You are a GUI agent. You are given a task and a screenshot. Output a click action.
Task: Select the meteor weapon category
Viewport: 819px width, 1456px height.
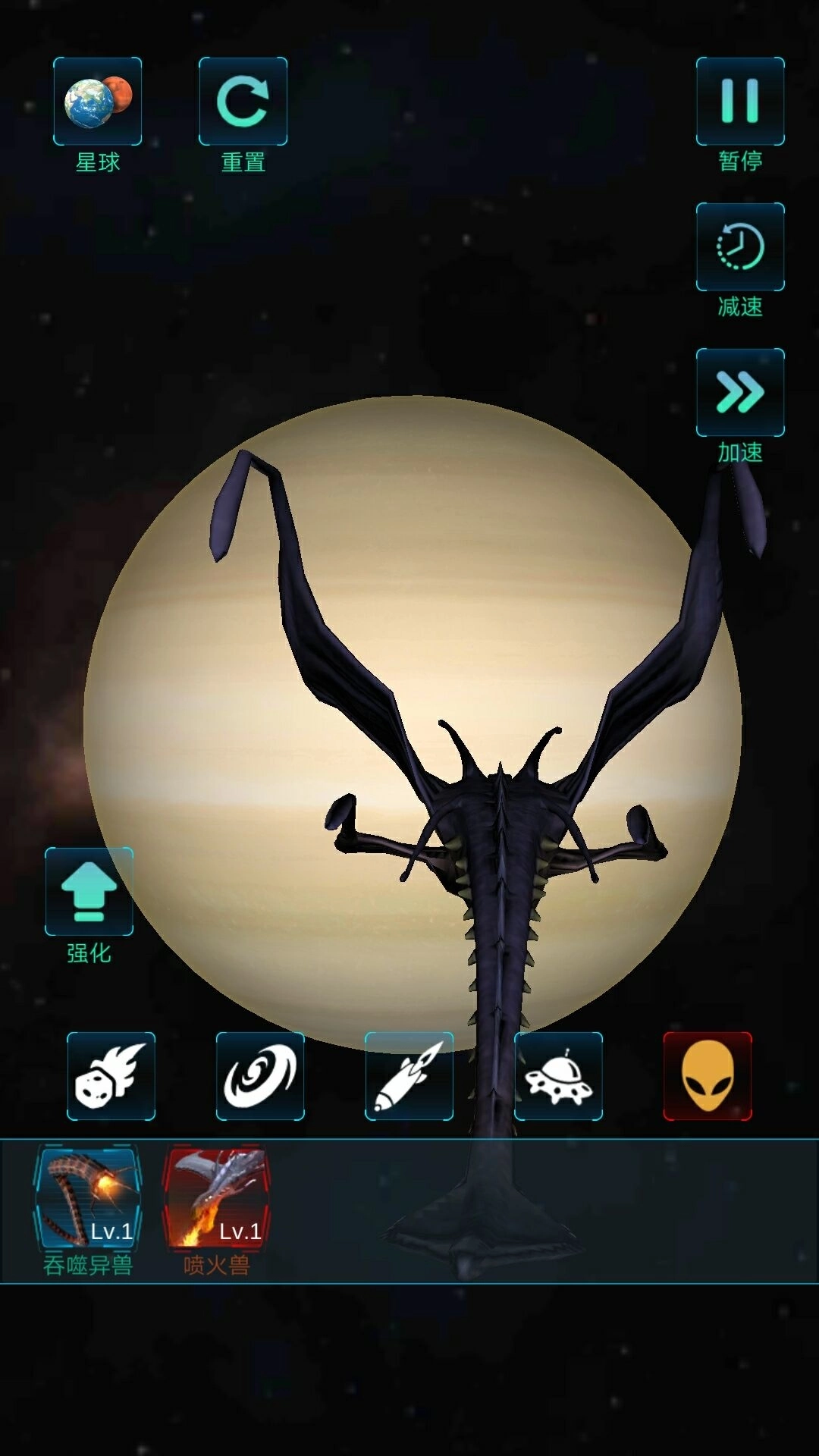pyautogui.click(x=111, y=1076)
